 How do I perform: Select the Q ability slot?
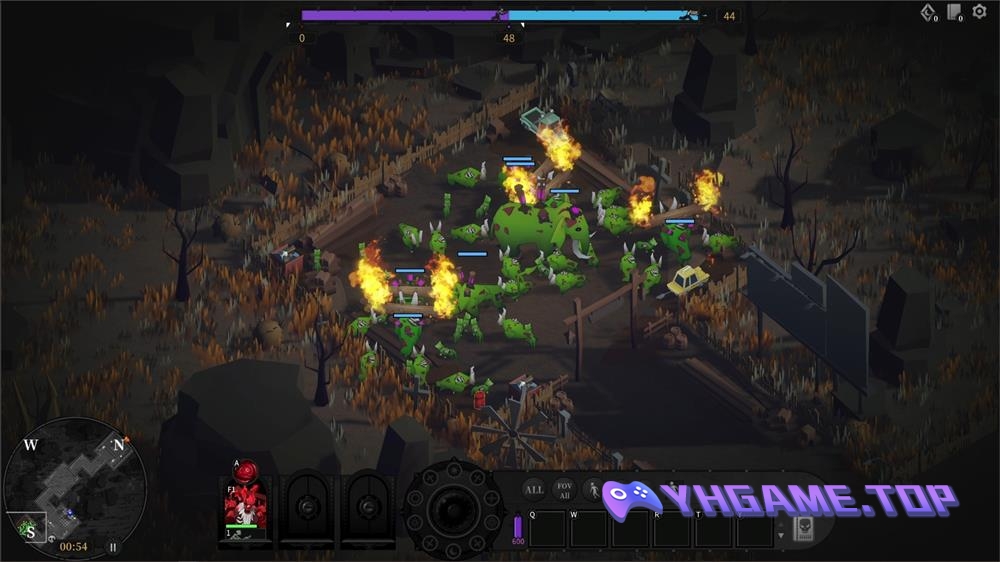pos(547,529)
